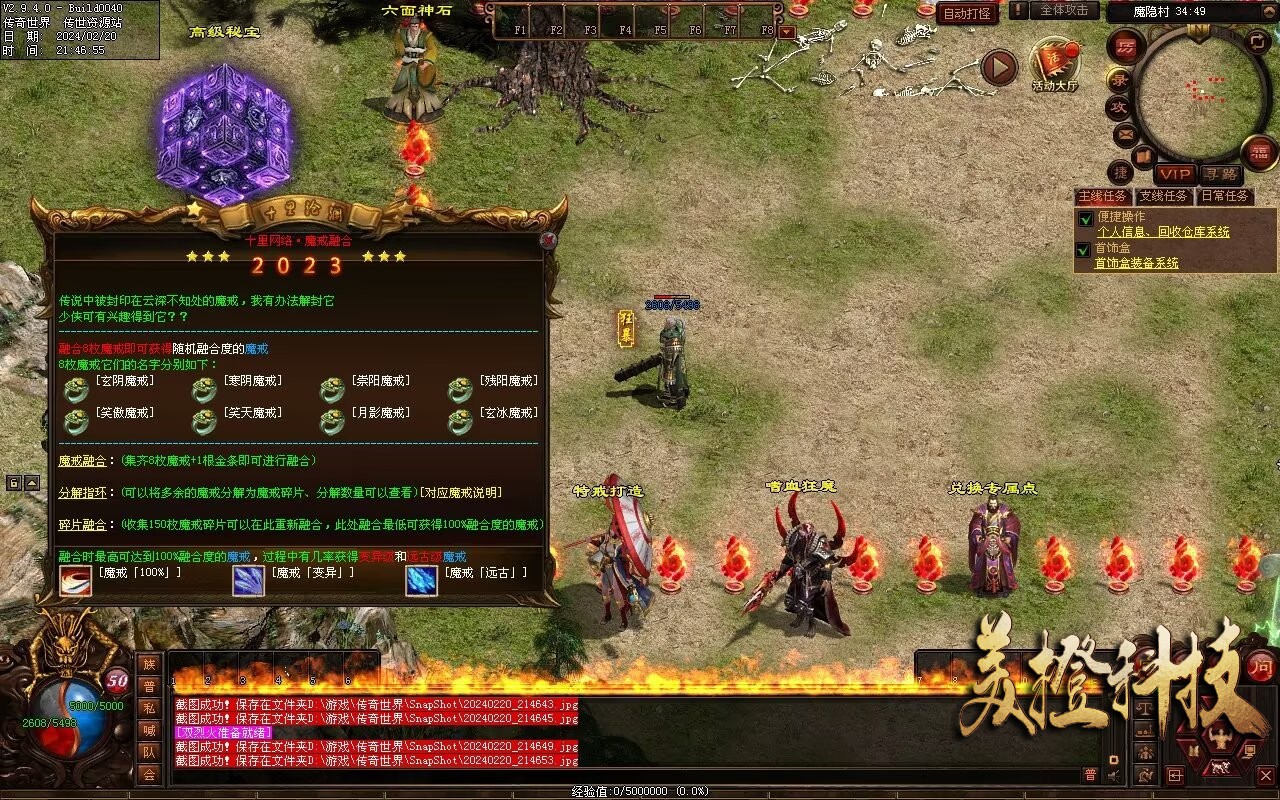Switch to the 日常任务 tab
Viewport: 1280px width, 800px height.
[x=1225, y=196]
